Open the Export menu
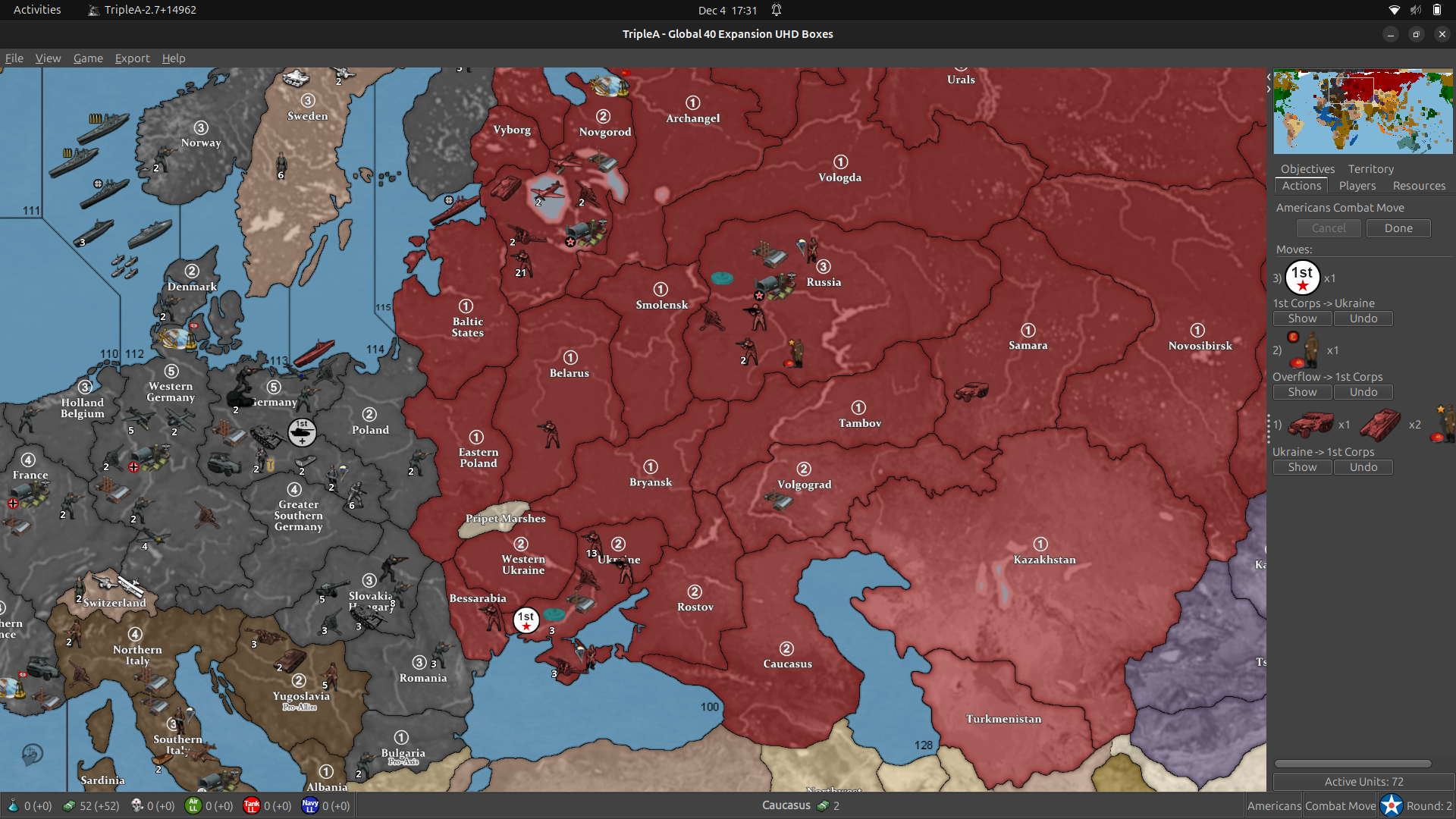Screen dimensions: 1456x819 pyautogui.click(x=132, y=58)
